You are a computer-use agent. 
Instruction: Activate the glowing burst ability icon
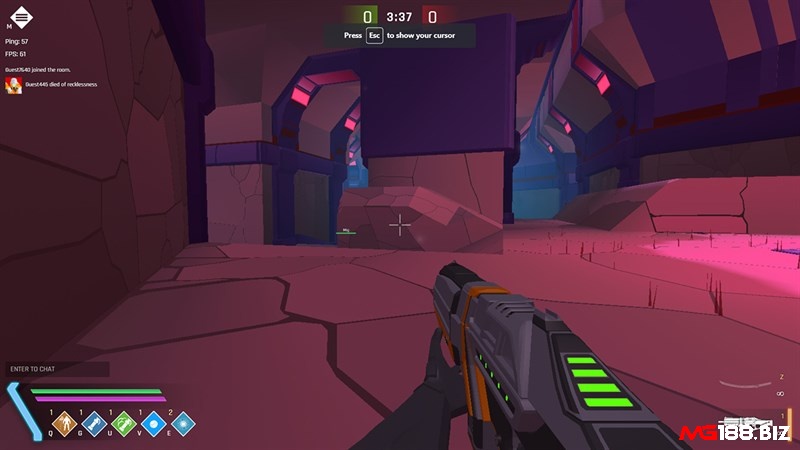(182, 424)
